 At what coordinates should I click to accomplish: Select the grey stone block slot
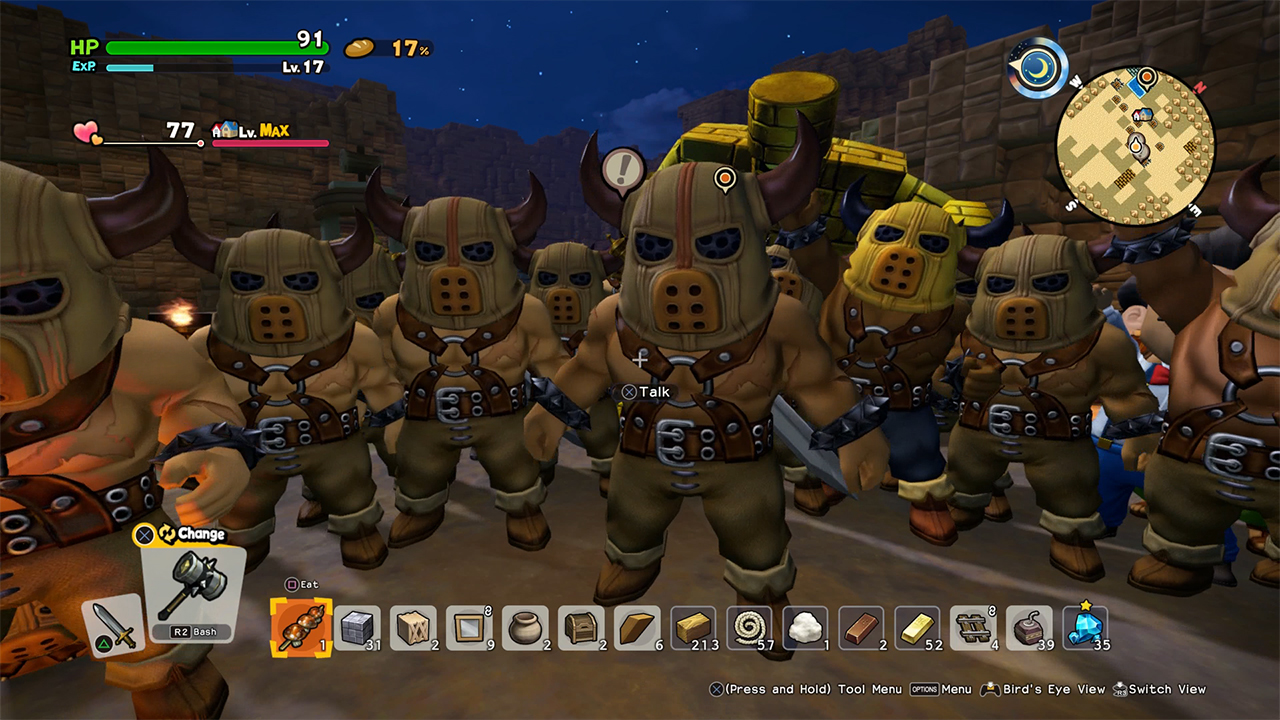point(357,628)
